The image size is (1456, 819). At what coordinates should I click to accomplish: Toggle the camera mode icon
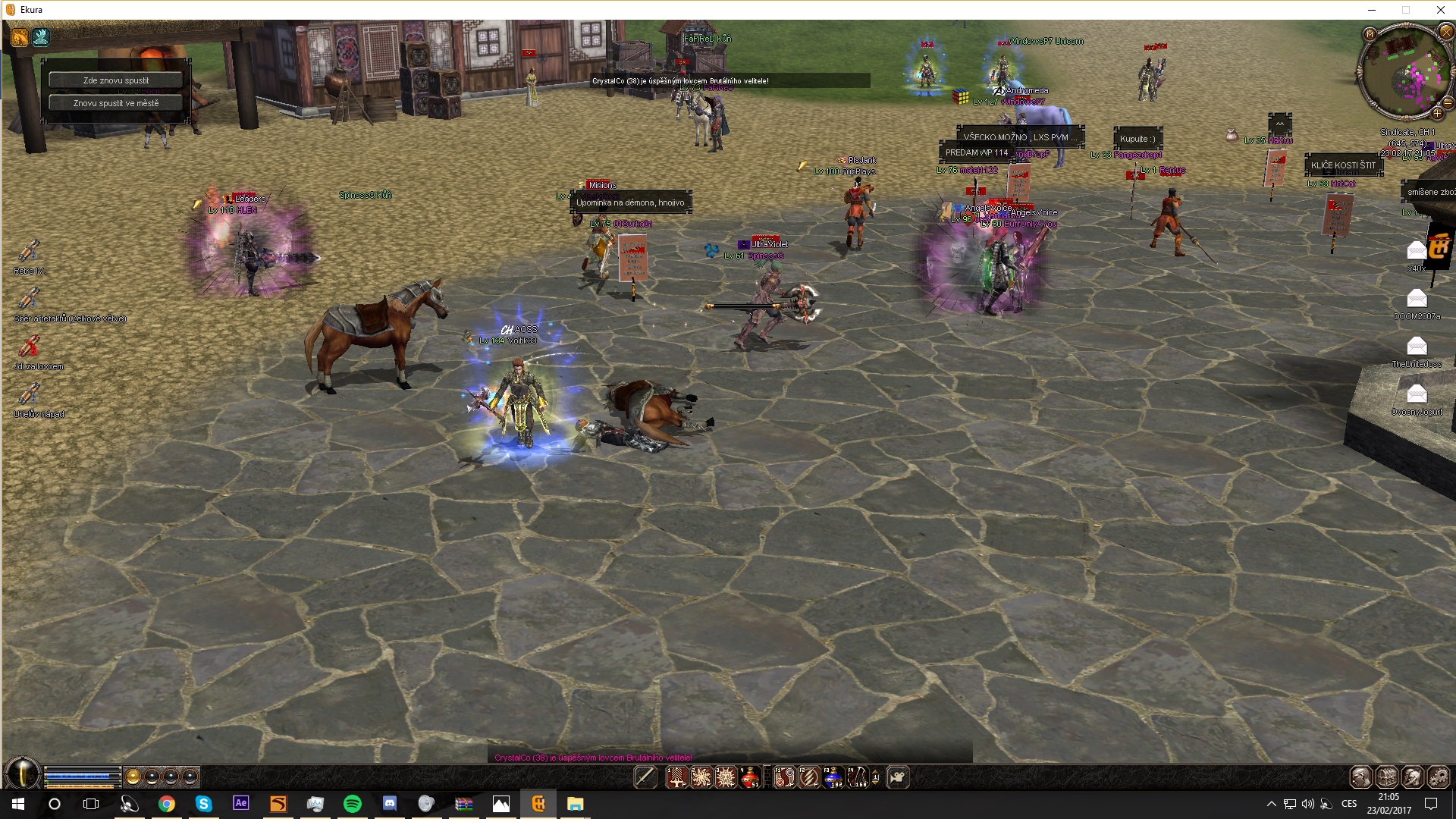click(898, 777)
